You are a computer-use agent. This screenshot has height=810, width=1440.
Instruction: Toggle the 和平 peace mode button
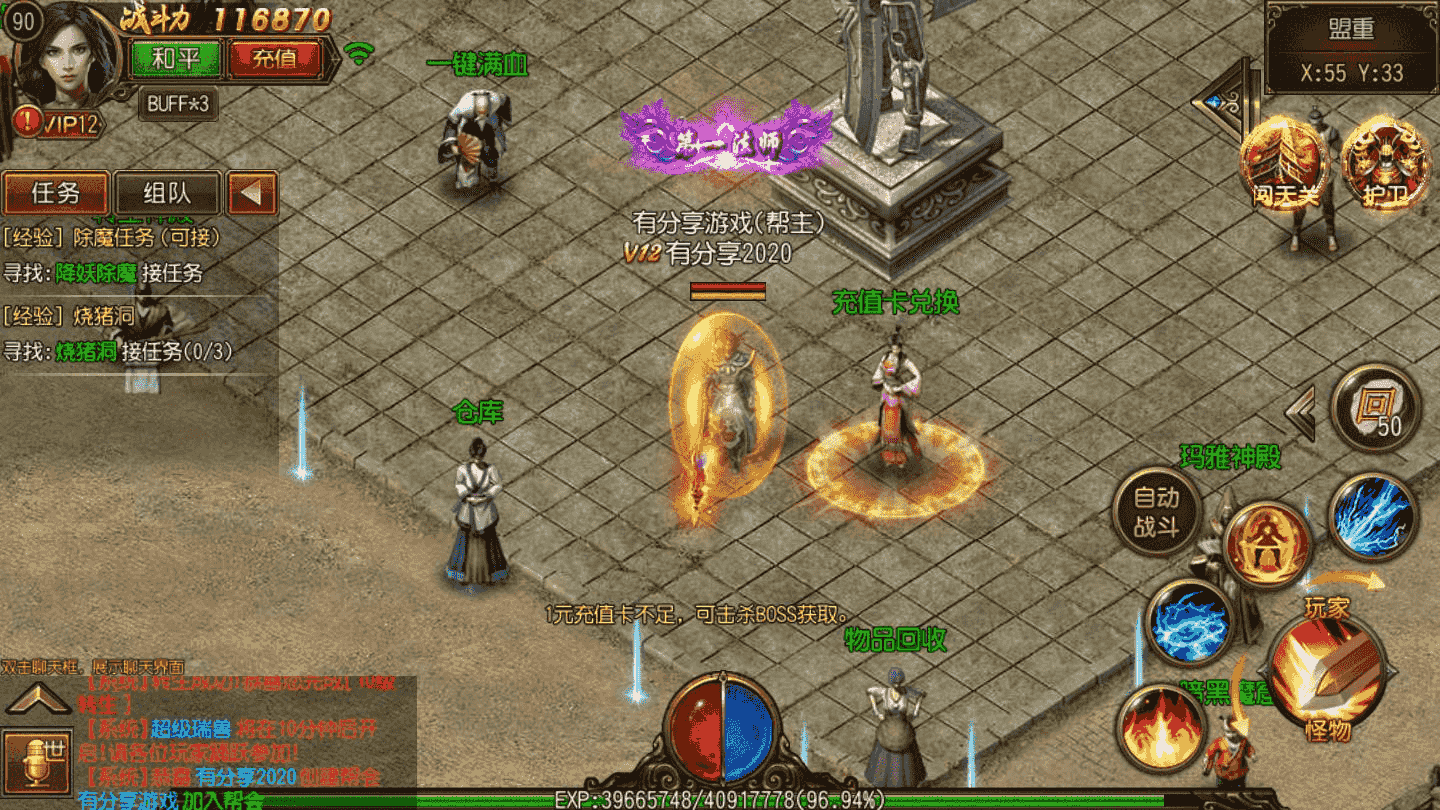pos(176,58)
